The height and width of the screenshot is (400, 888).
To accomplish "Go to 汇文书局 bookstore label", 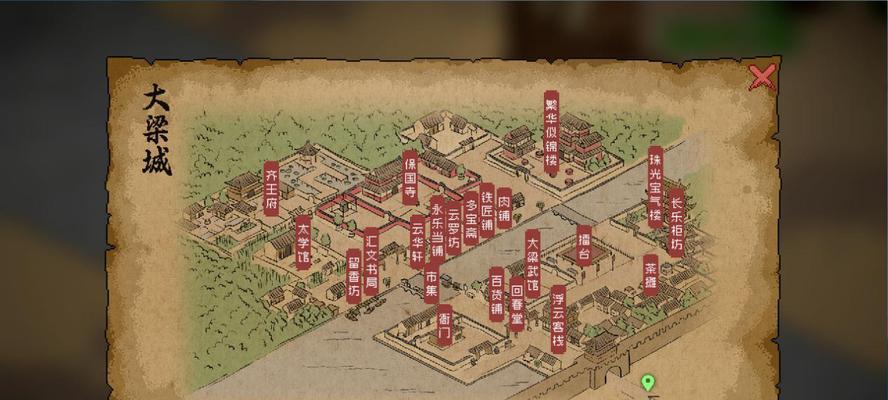I will [x=371, y=258].
